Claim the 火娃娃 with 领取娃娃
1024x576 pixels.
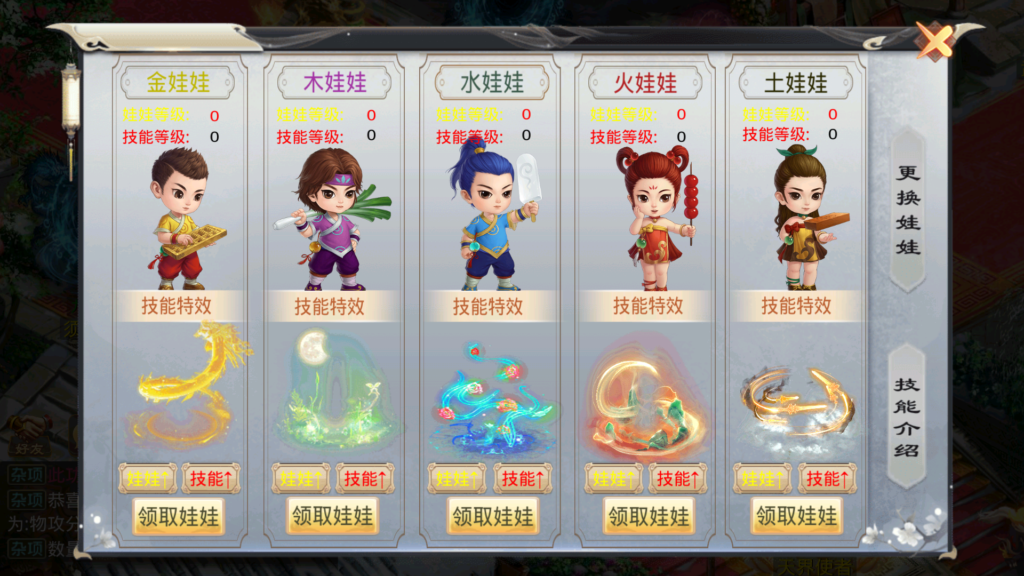coord(648,516)
